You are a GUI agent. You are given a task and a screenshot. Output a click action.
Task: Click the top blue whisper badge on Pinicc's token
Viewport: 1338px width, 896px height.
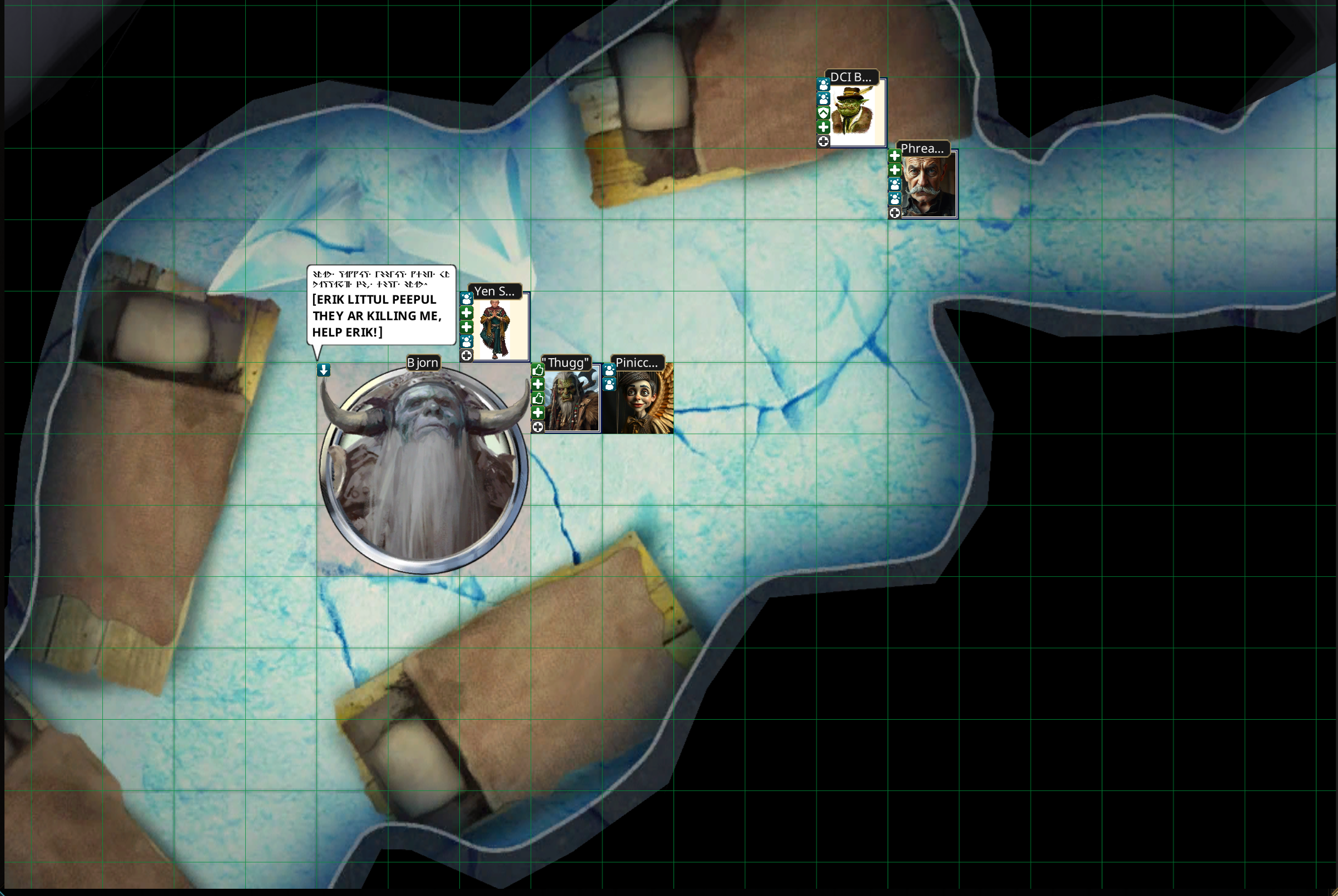click(609, 370)
